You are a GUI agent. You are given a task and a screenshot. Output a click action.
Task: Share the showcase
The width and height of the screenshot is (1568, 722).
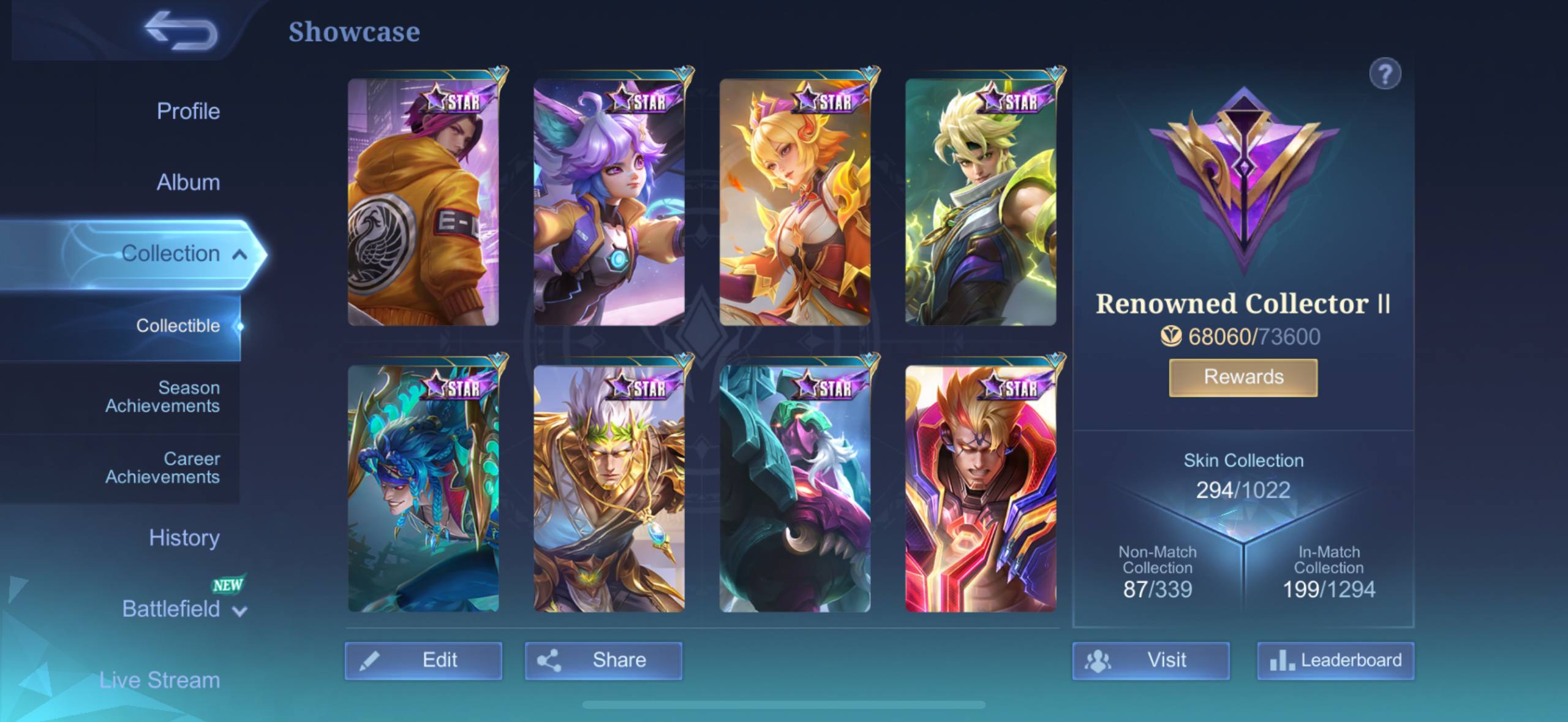(x=603, y=661)
